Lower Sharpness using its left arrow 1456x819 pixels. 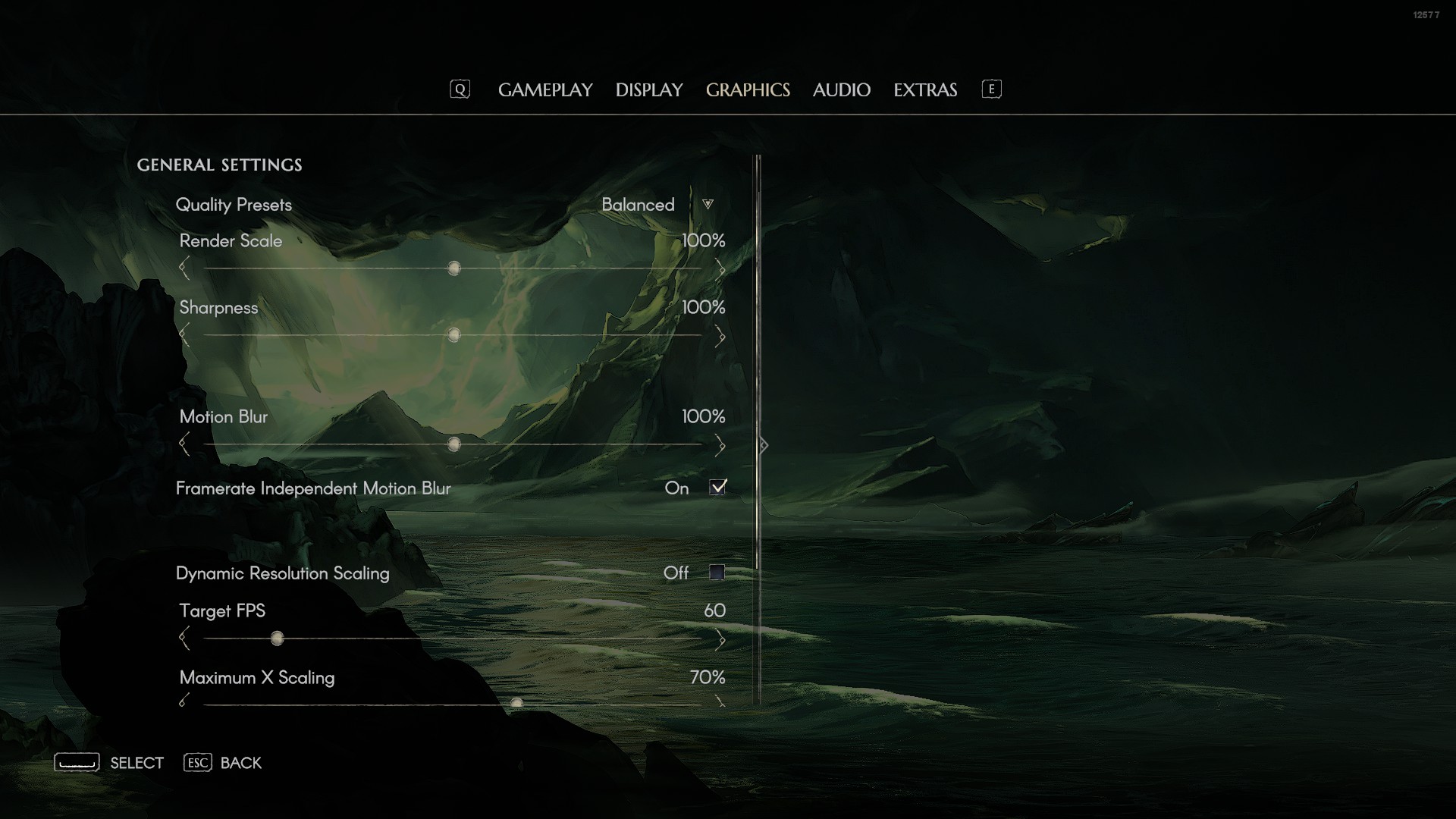(x=184, y=335)
